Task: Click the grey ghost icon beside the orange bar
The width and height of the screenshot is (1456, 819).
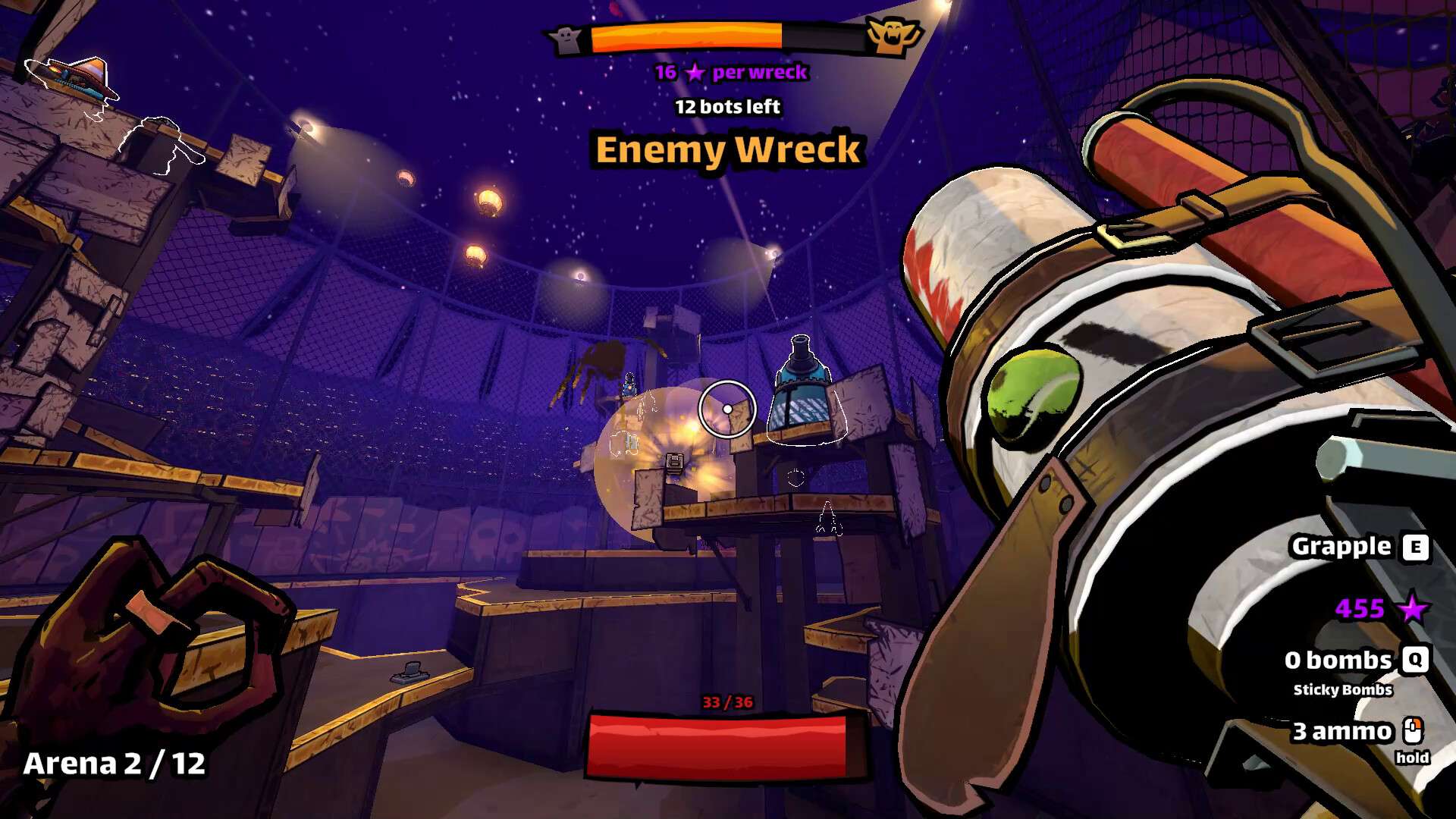Action: pos(566,39)
